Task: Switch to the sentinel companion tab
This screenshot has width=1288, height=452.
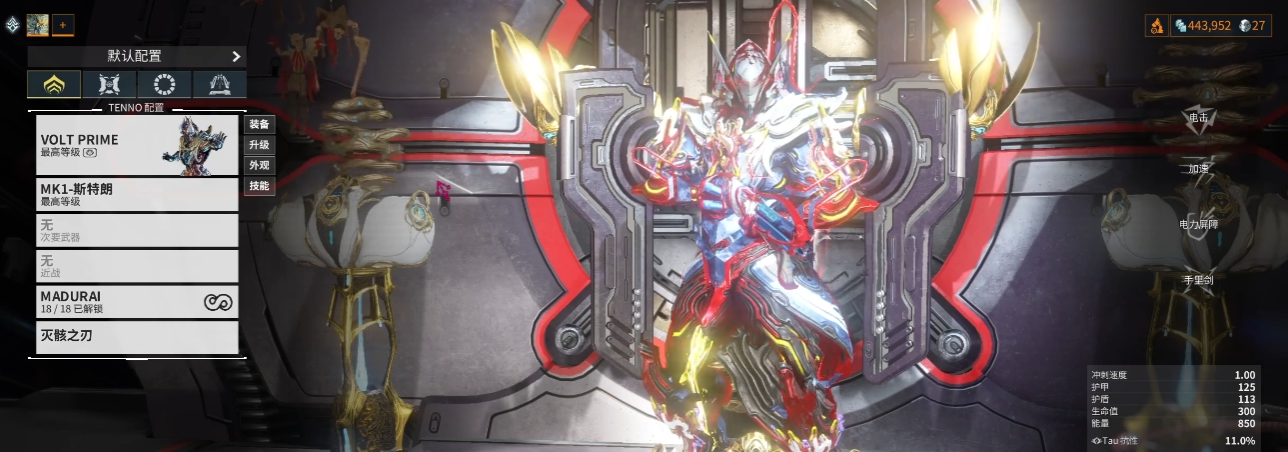Action: click(109, 85)
